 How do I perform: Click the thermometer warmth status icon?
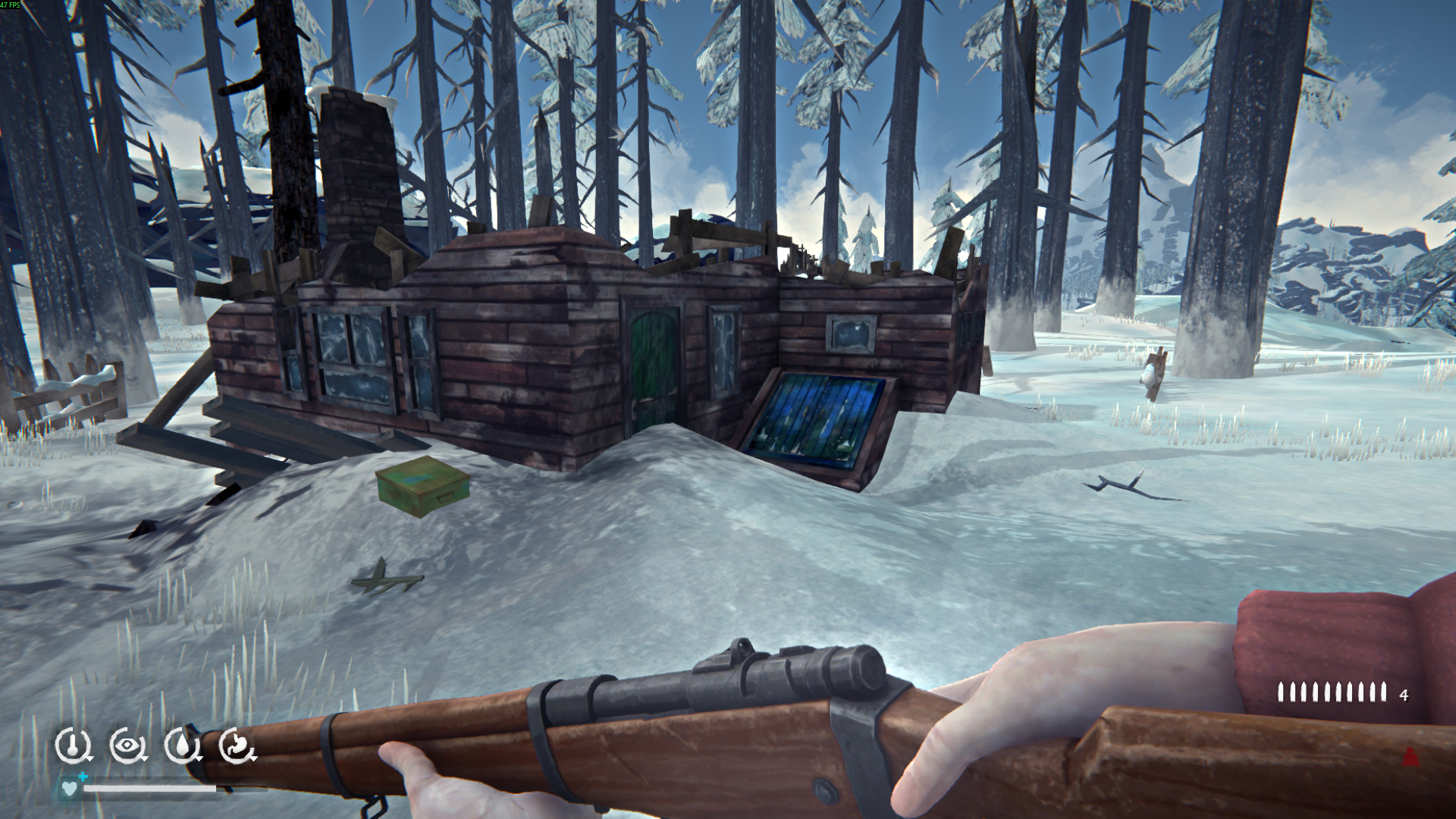73,745
